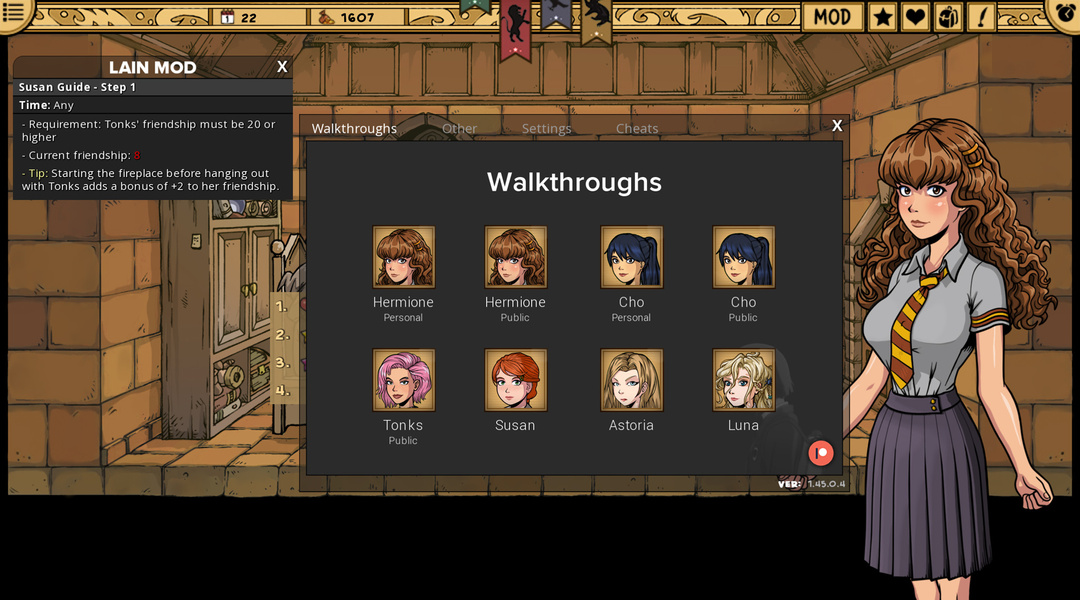Open Astoria's walkthrough
Screen dimensions: 1080x600
point(631,380)
